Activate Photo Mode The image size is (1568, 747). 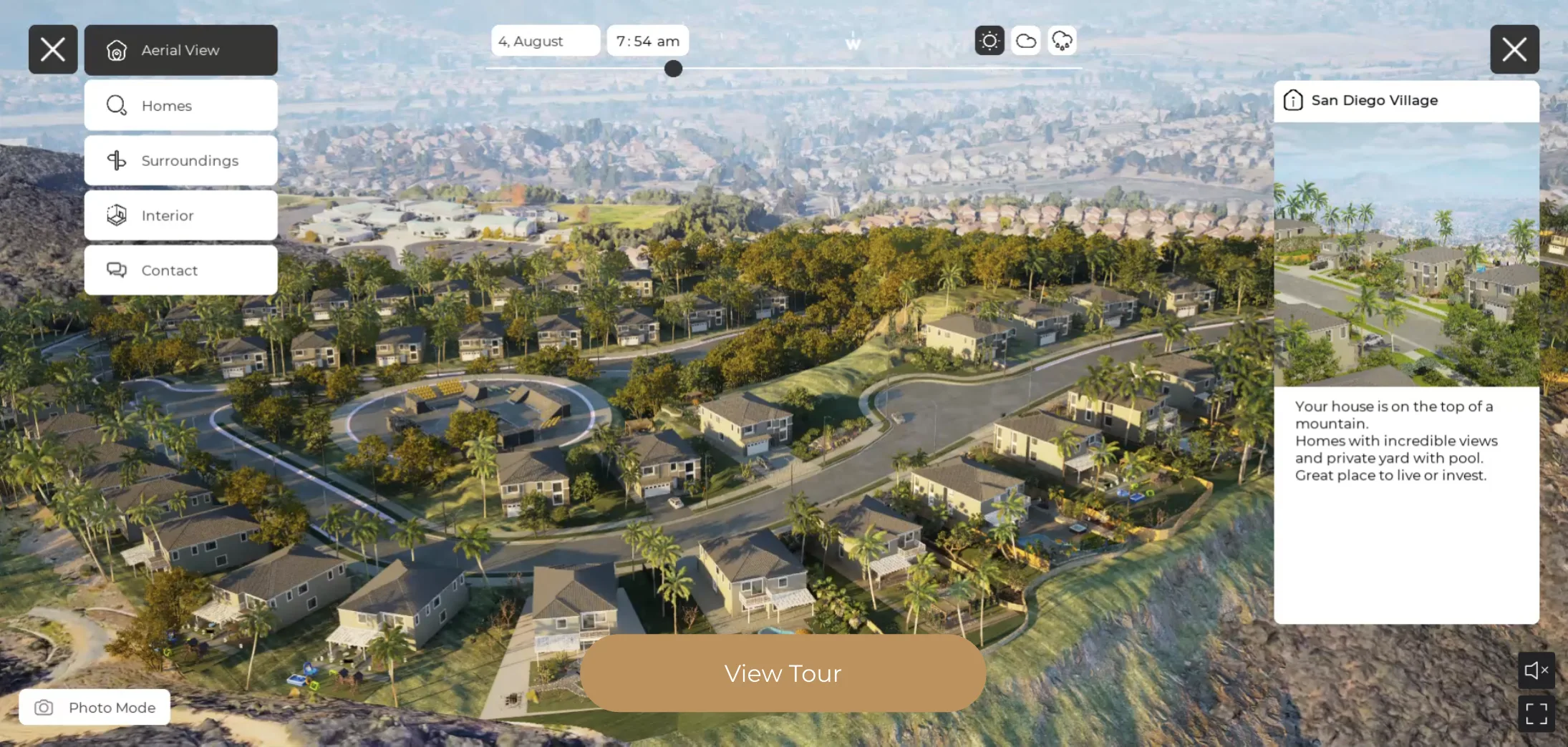(95, 707)
